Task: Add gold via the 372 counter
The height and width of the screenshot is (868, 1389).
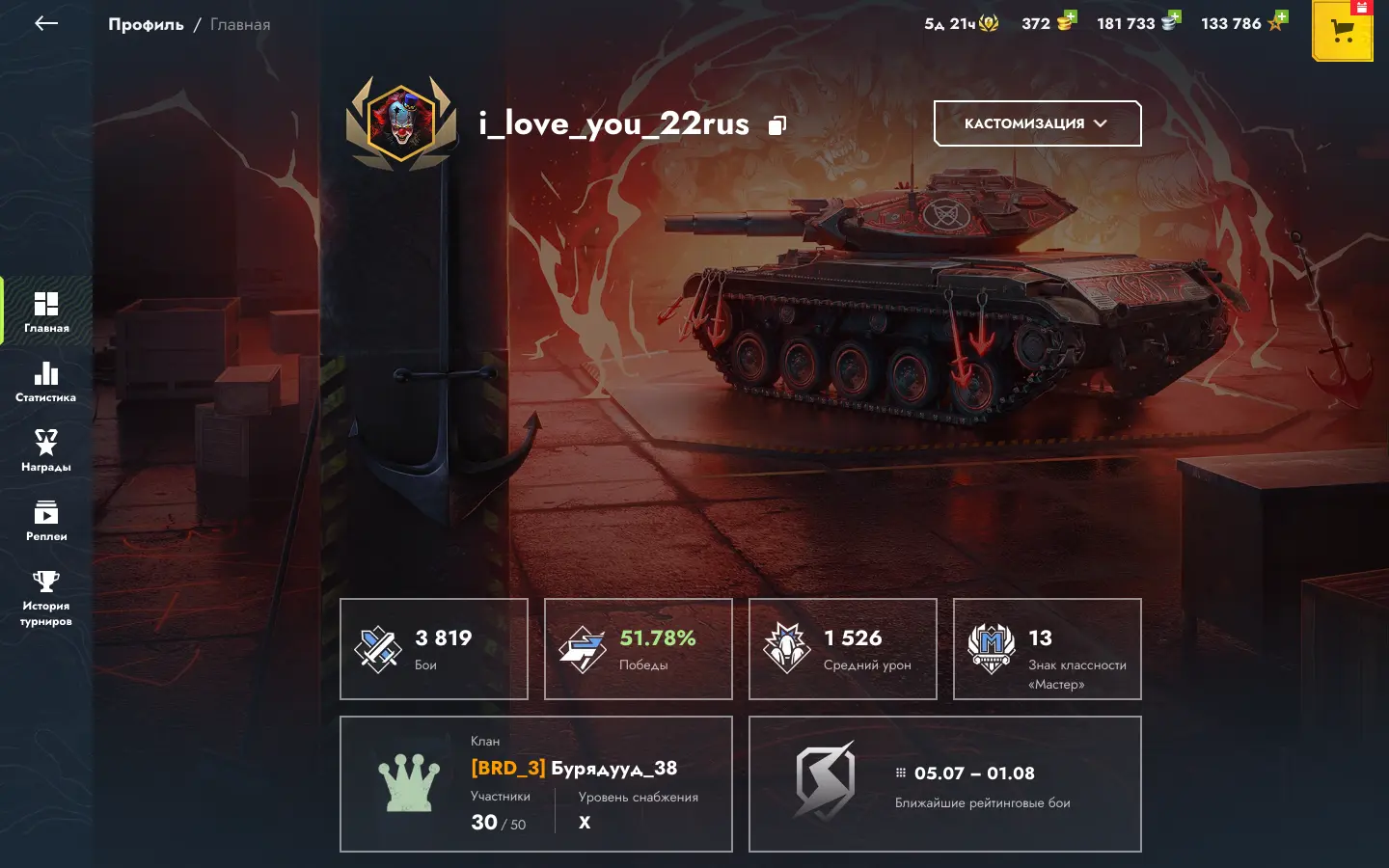Action: [1066, 20]
